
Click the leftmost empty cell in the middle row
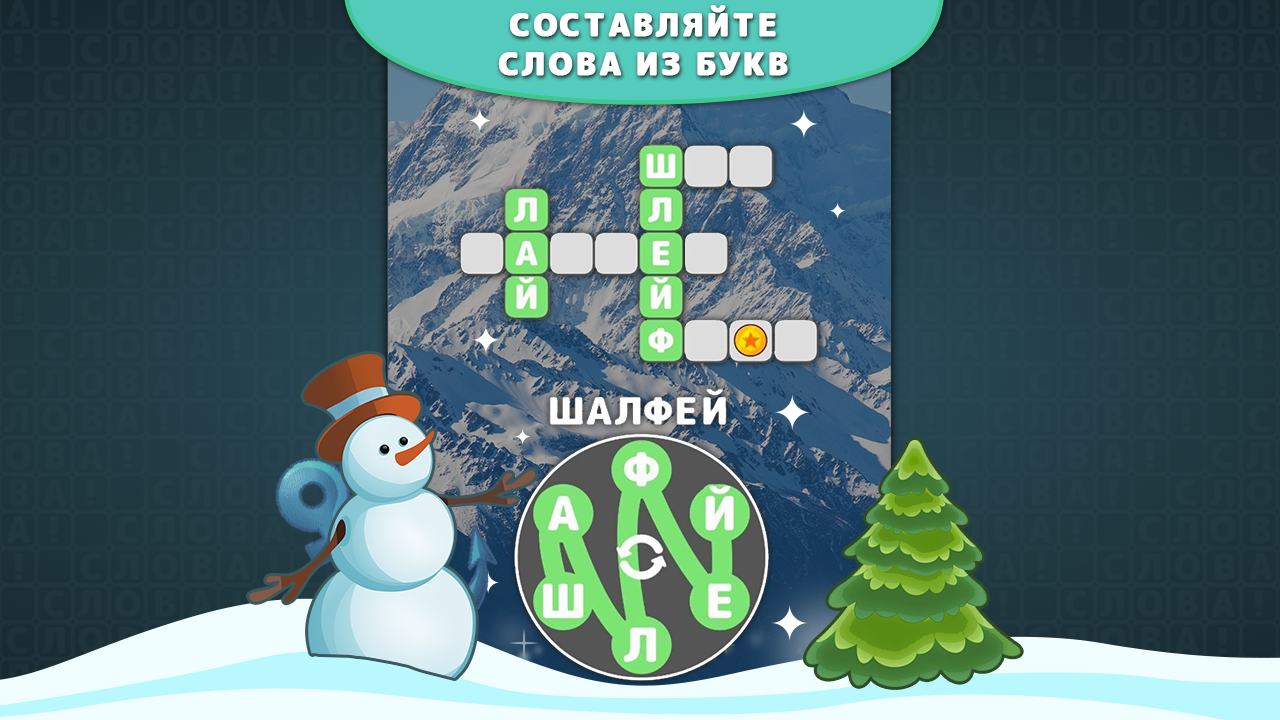(x=482, y=251)
